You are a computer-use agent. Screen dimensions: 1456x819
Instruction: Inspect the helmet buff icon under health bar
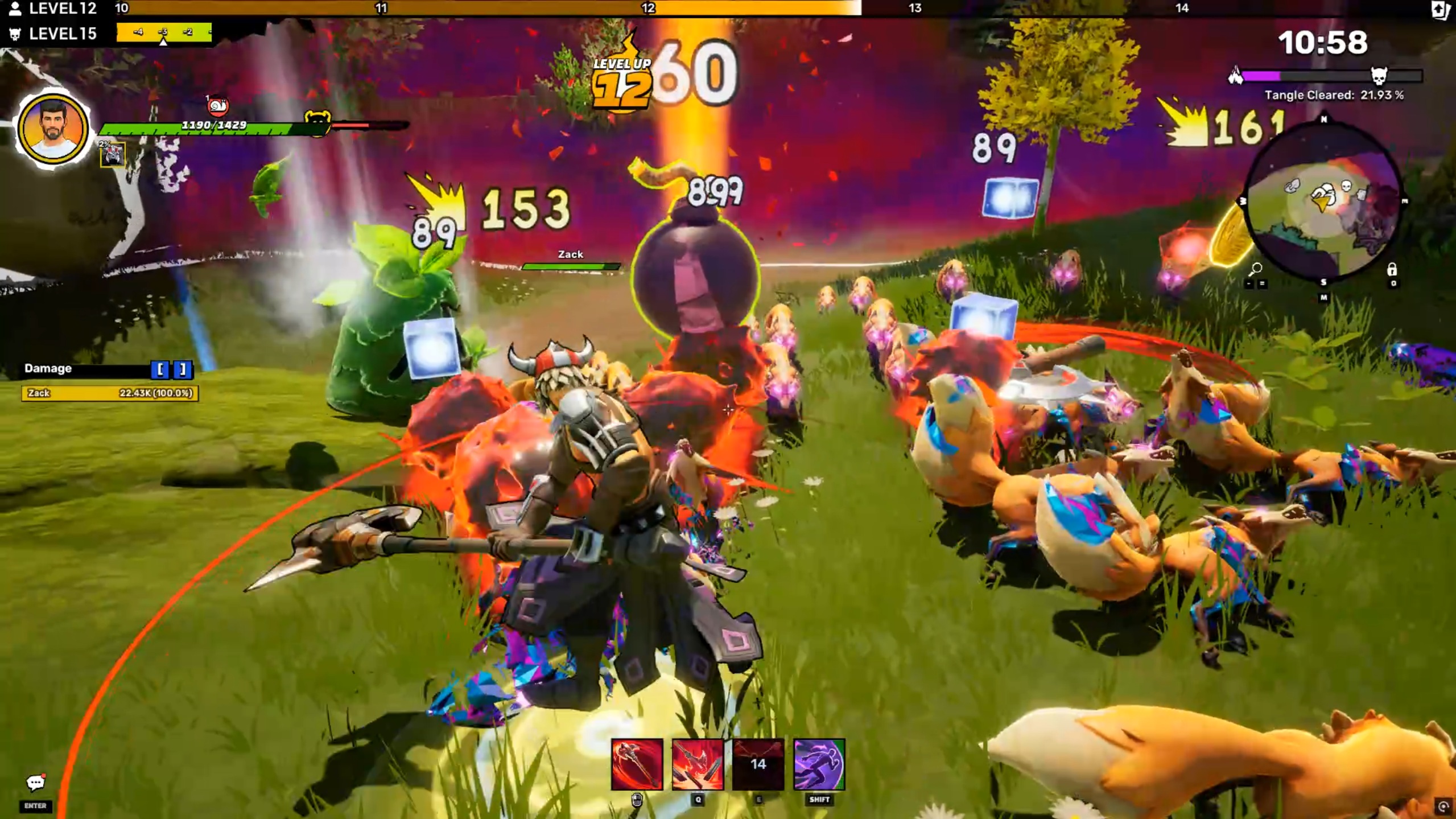pos(112,155)
